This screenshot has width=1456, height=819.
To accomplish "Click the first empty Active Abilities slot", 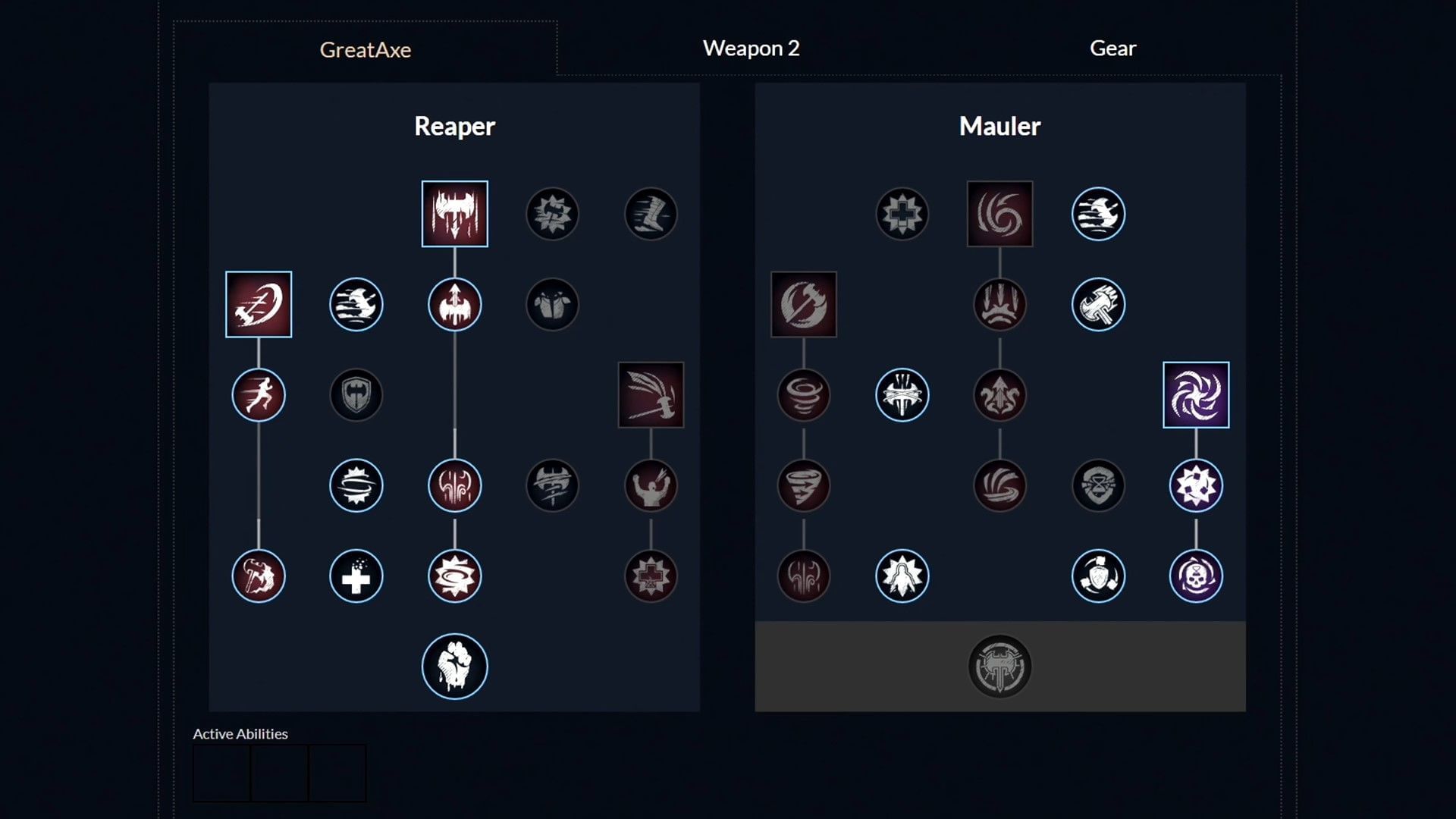I will tap(221, 772).
